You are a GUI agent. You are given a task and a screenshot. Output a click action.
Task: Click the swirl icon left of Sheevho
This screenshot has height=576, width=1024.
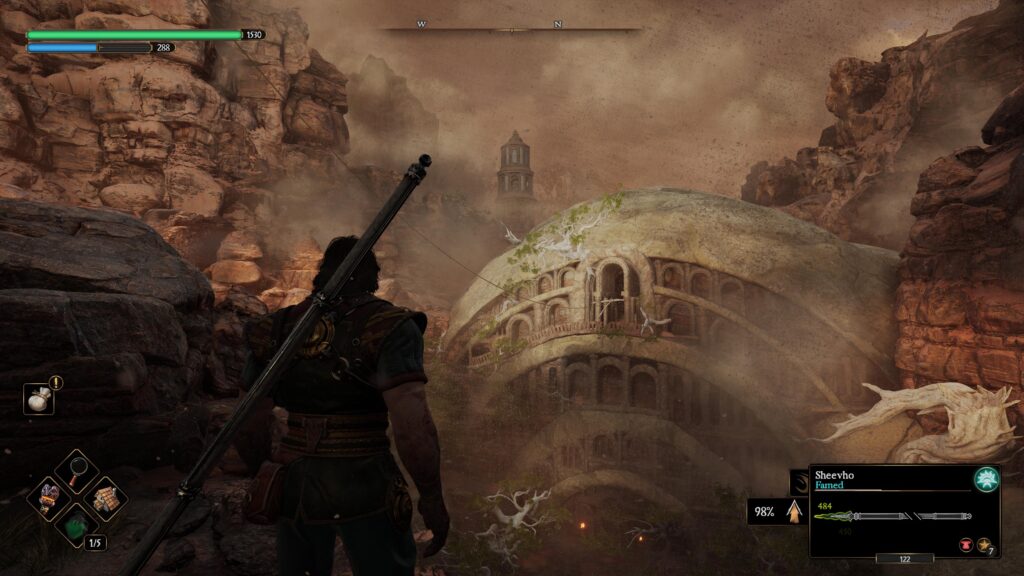[x=798, y=482]
